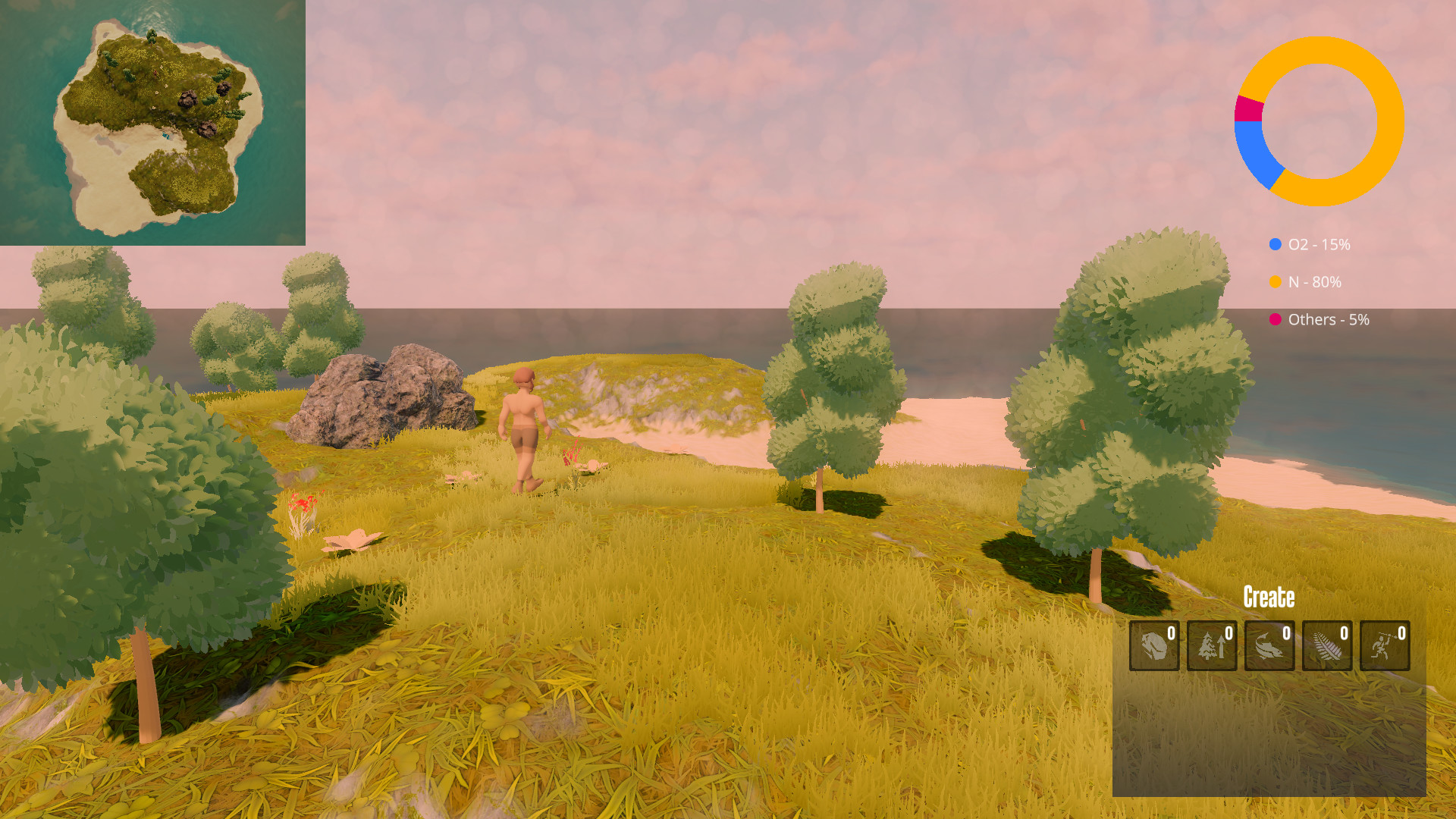Click the yellow N legend dot
The image size is (1456, 819).
point(1277,282)
